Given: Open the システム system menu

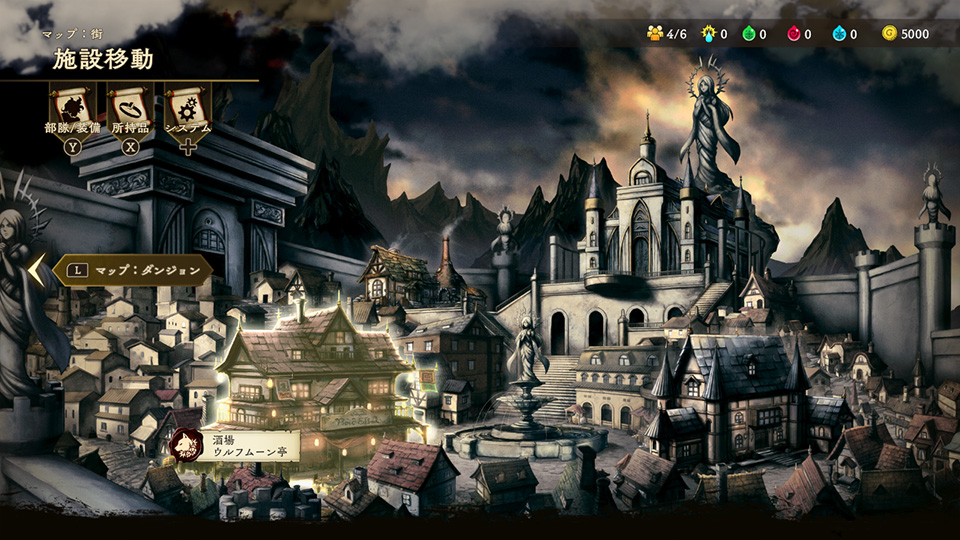Looking at the screenshot, I should (187, 108).
